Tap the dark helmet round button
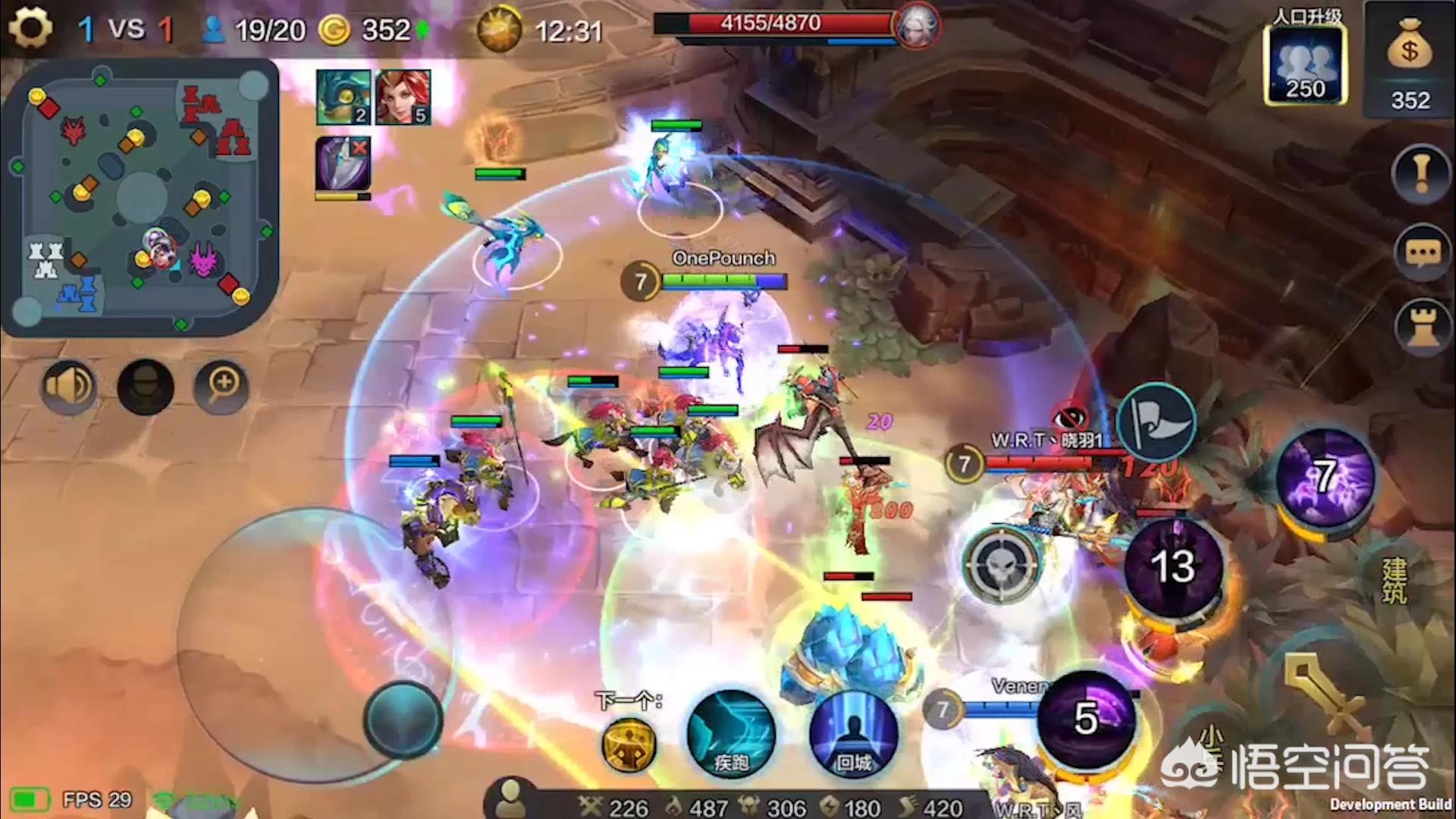 [x=146, y=387]
